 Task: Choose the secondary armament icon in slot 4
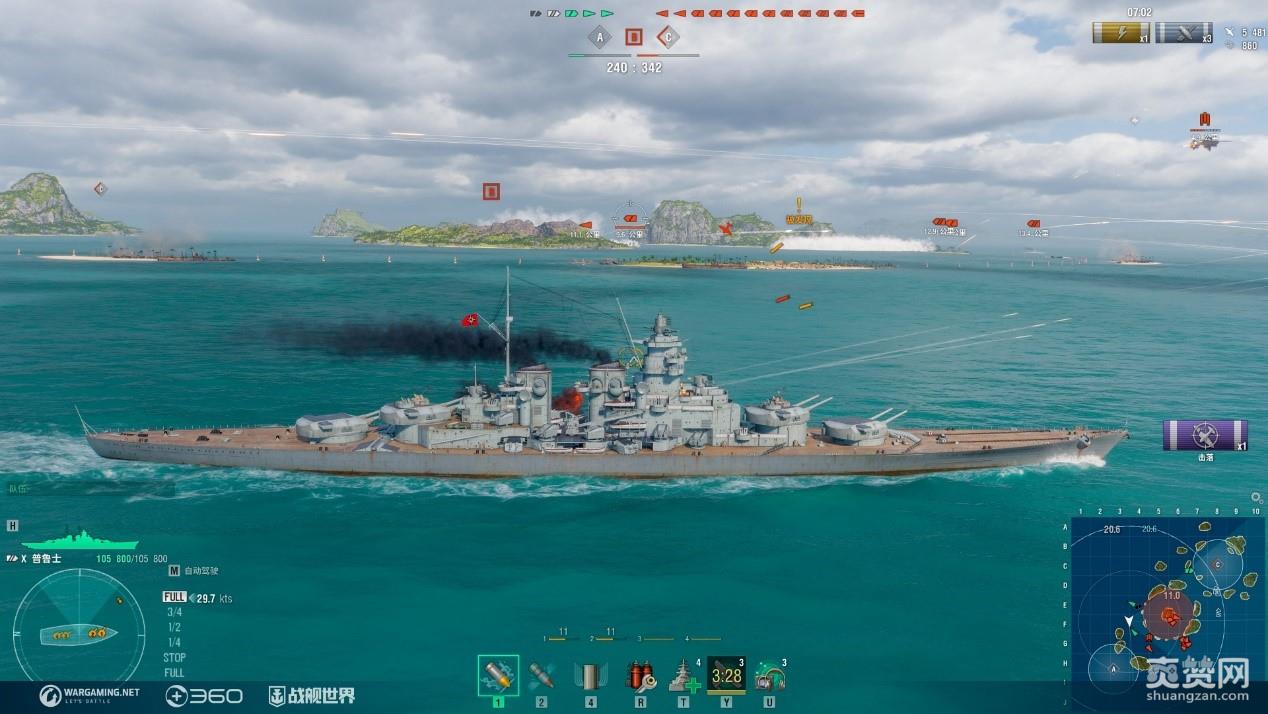[590, 676]
